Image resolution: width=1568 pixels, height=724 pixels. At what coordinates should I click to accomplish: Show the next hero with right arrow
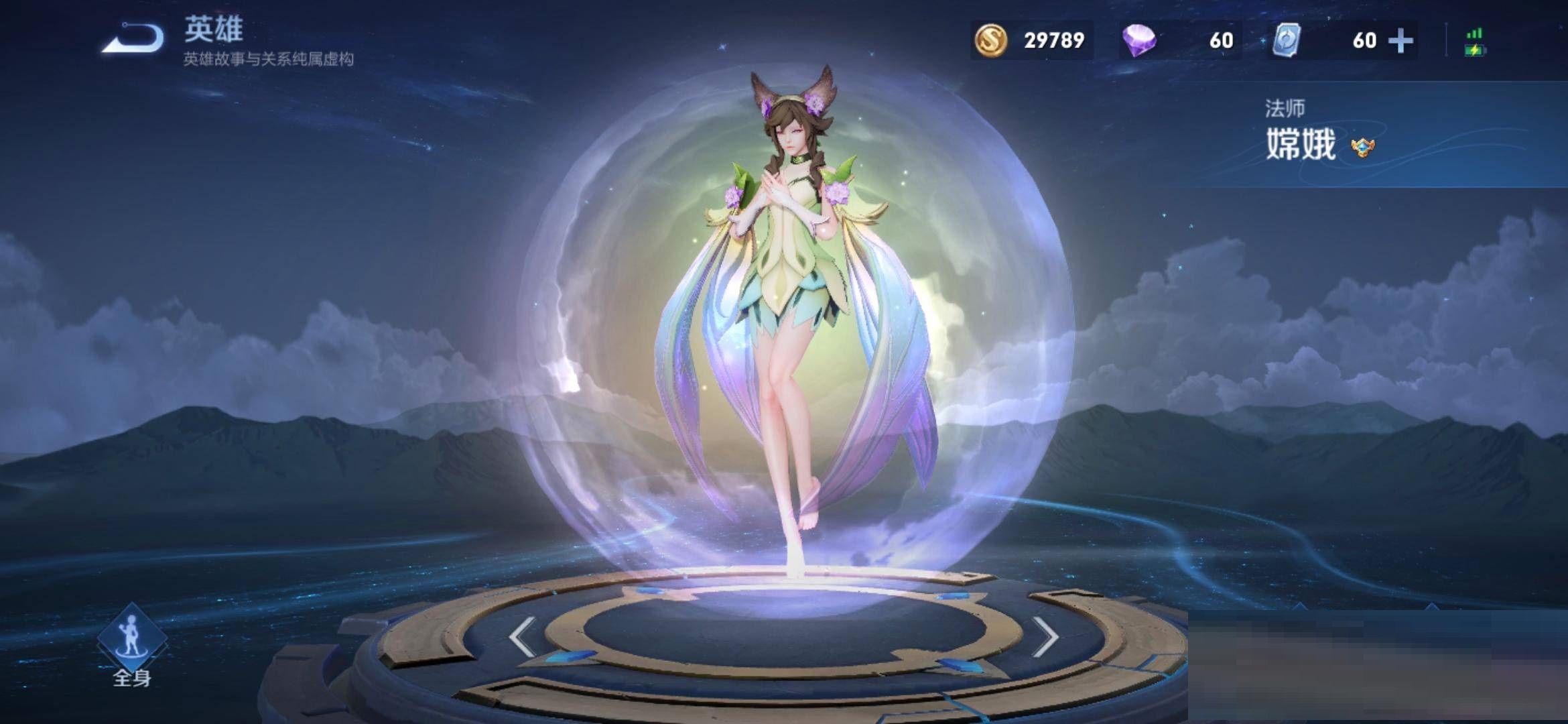point(1045,636)
